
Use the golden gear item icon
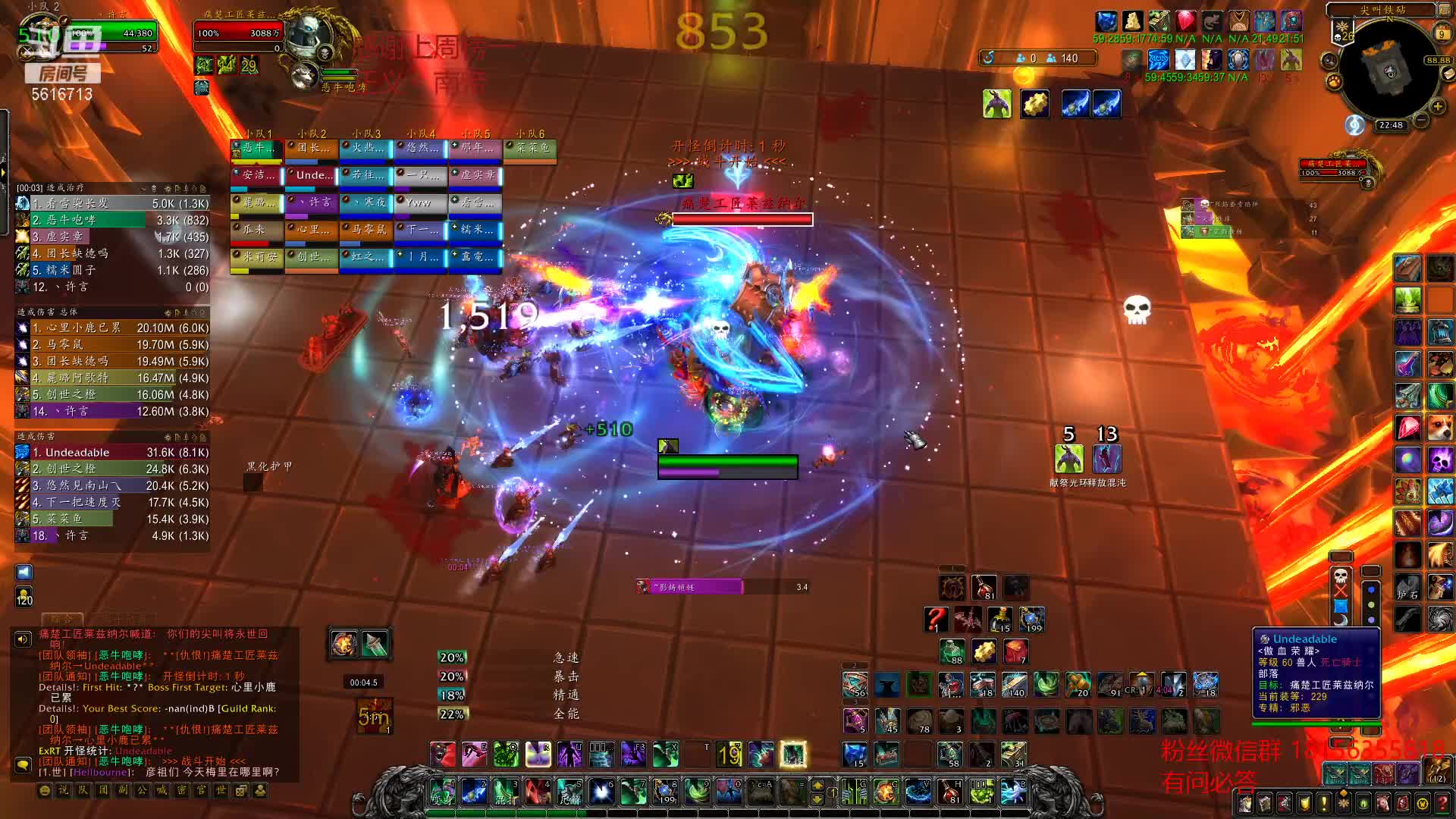tap(1034, 104)
